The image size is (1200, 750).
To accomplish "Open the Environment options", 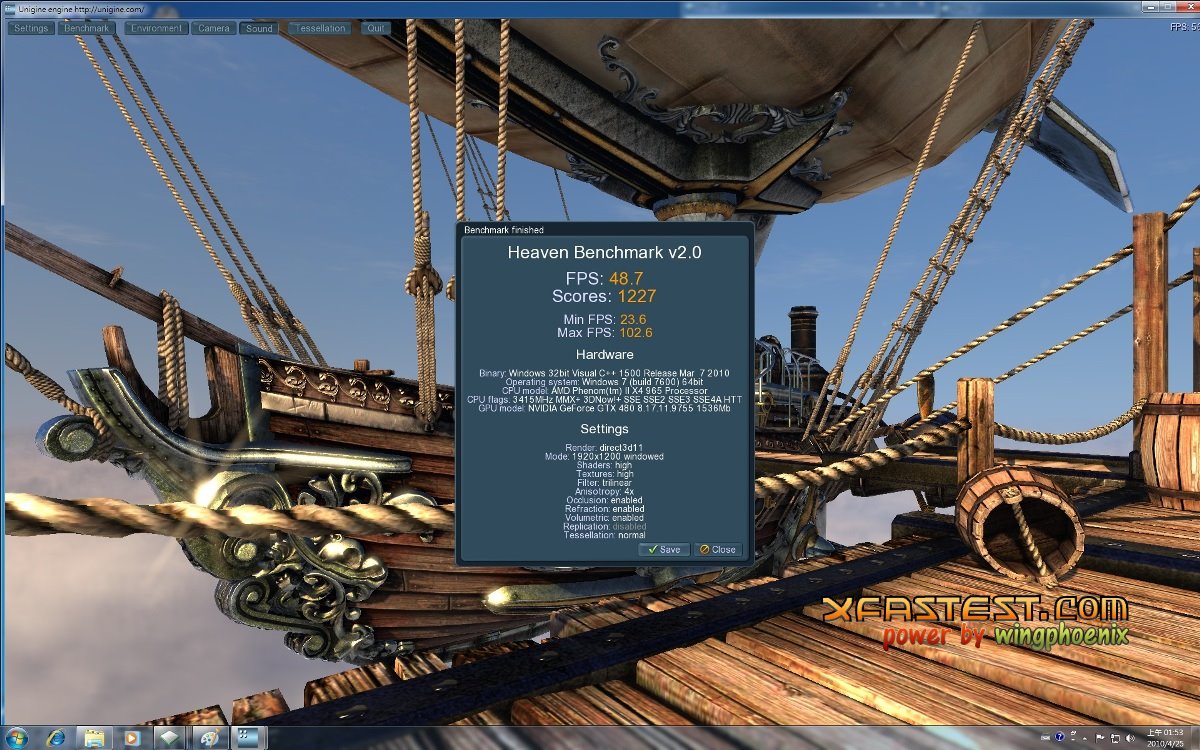I will coord(155,28).
